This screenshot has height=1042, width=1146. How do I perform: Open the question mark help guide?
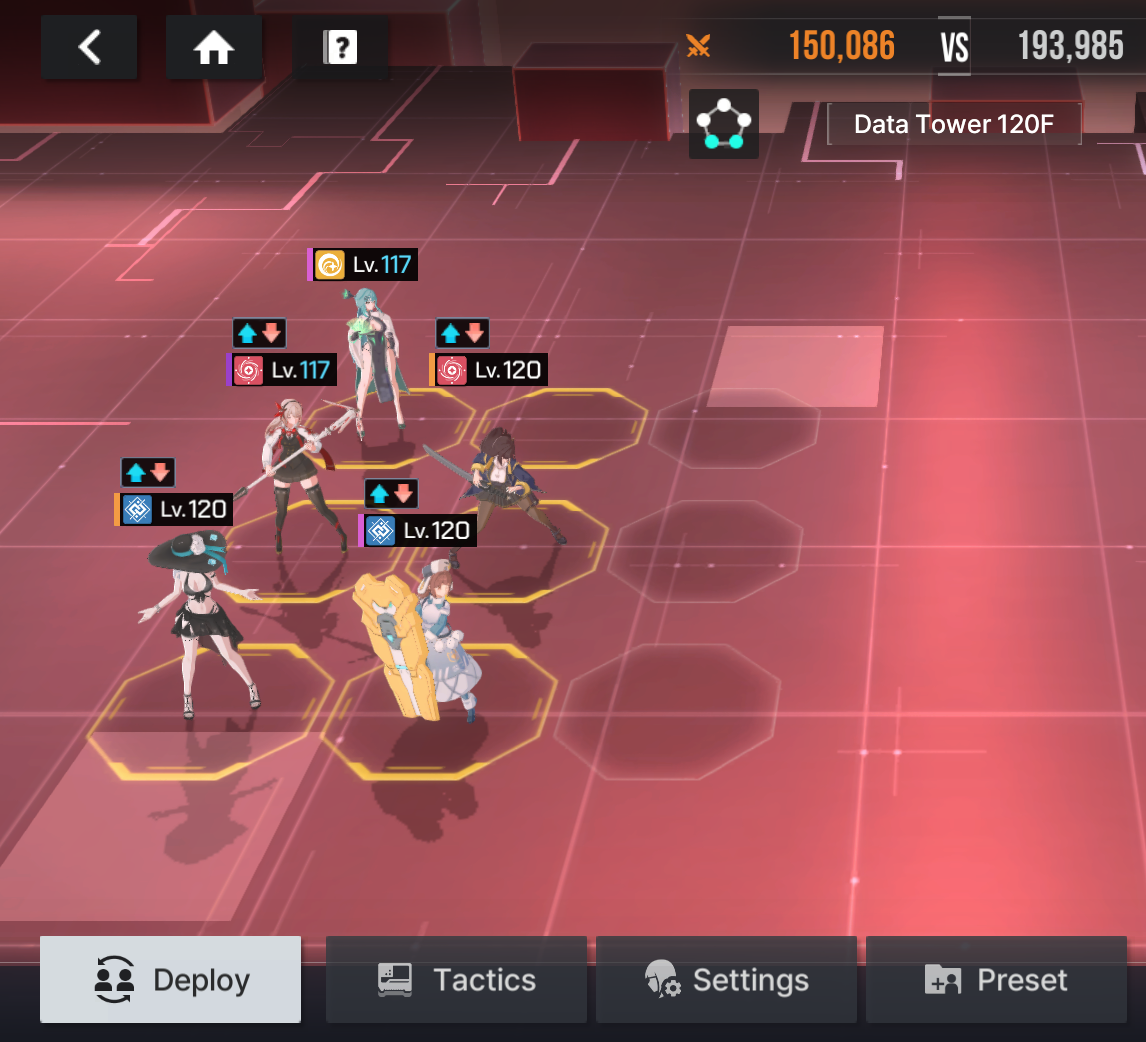[340, 47]
